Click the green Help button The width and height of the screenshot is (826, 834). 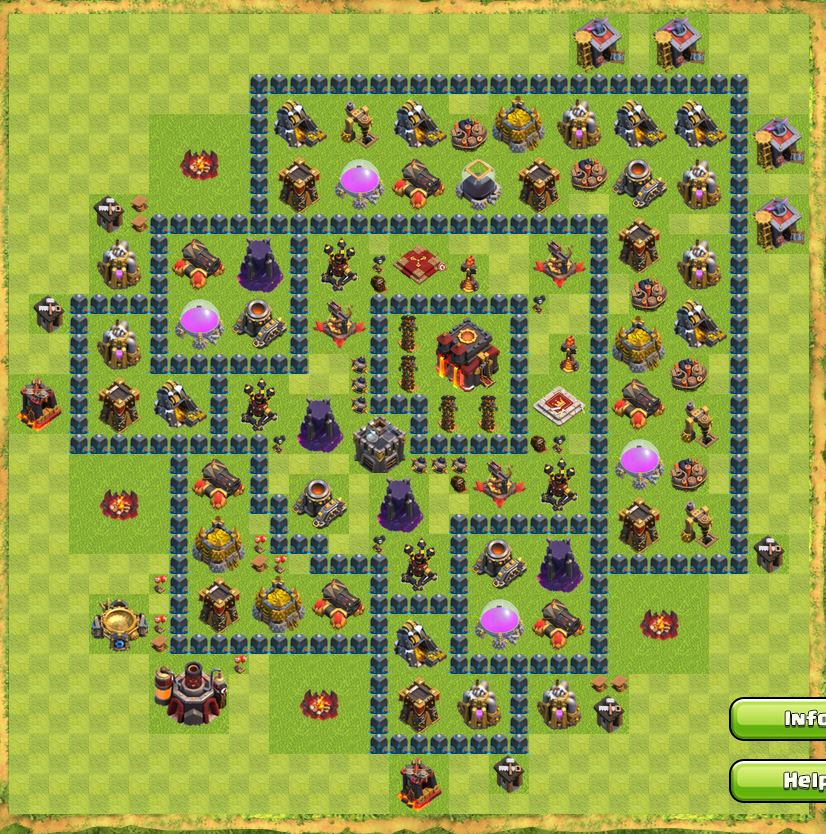(x=782, y=780)
